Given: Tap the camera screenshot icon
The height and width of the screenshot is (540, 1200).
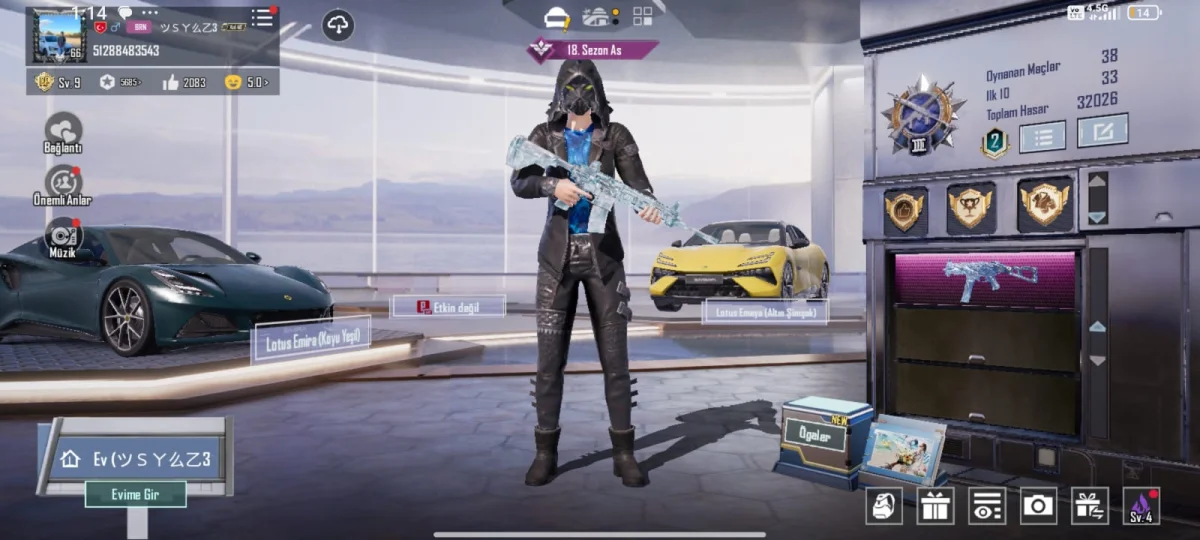Looking at the screenshot, I should click(x=1038, y=506).
